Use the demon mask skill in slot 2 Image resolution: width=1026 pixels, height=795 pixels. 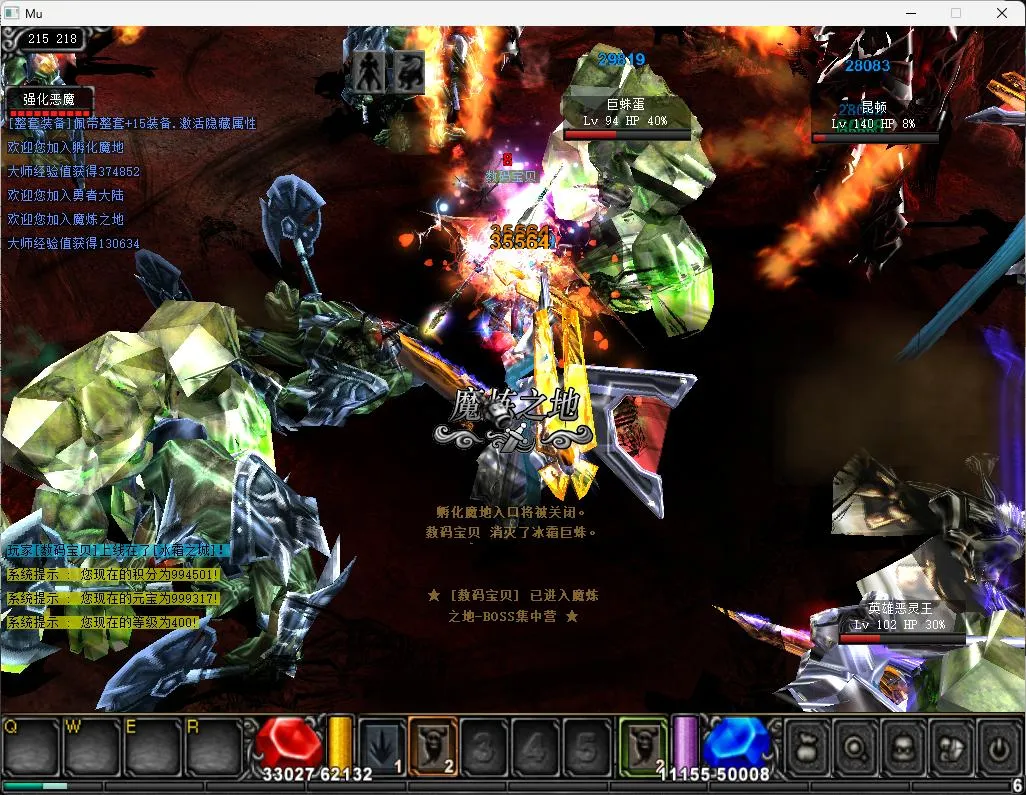point(433,746)
